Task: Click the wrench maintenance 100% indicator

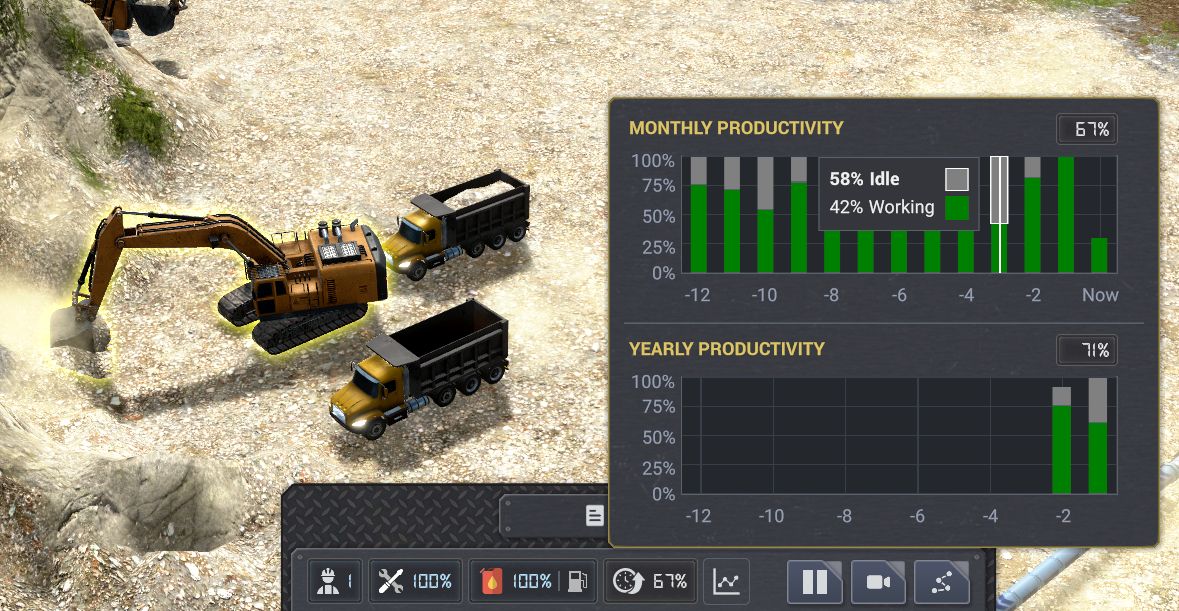Action: tap(416, 581)
